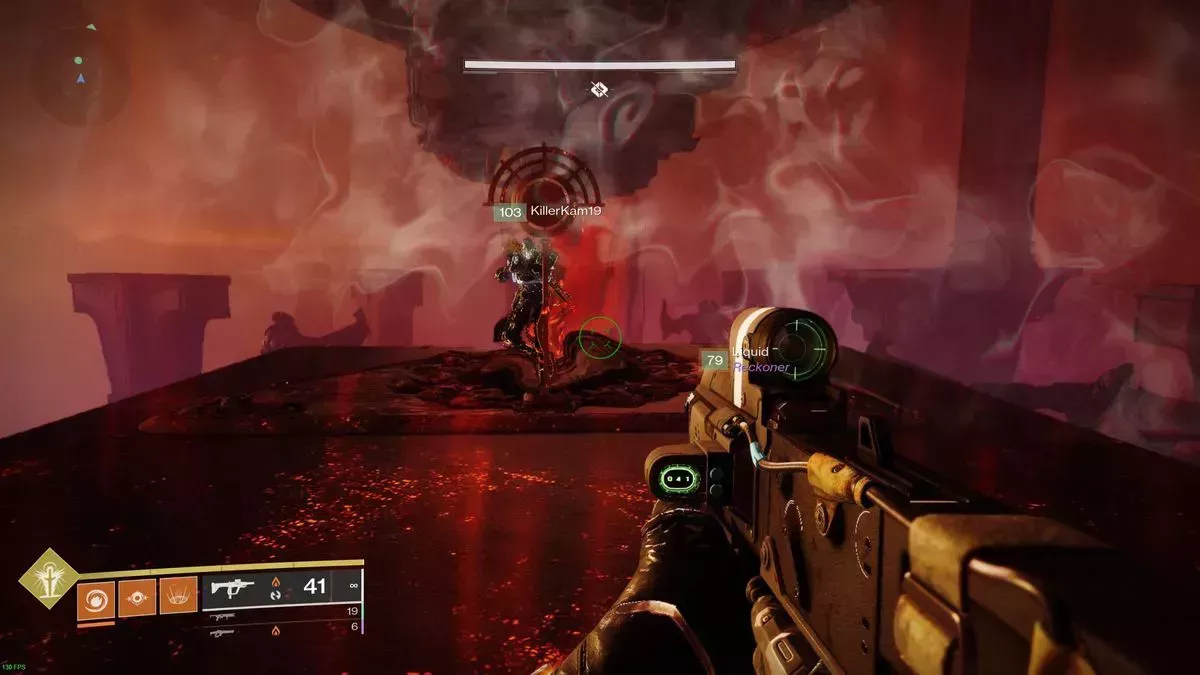The image size is (1200, 675).
Task: Trigger the rift class ability icon
Action: (x=178, y=598)
